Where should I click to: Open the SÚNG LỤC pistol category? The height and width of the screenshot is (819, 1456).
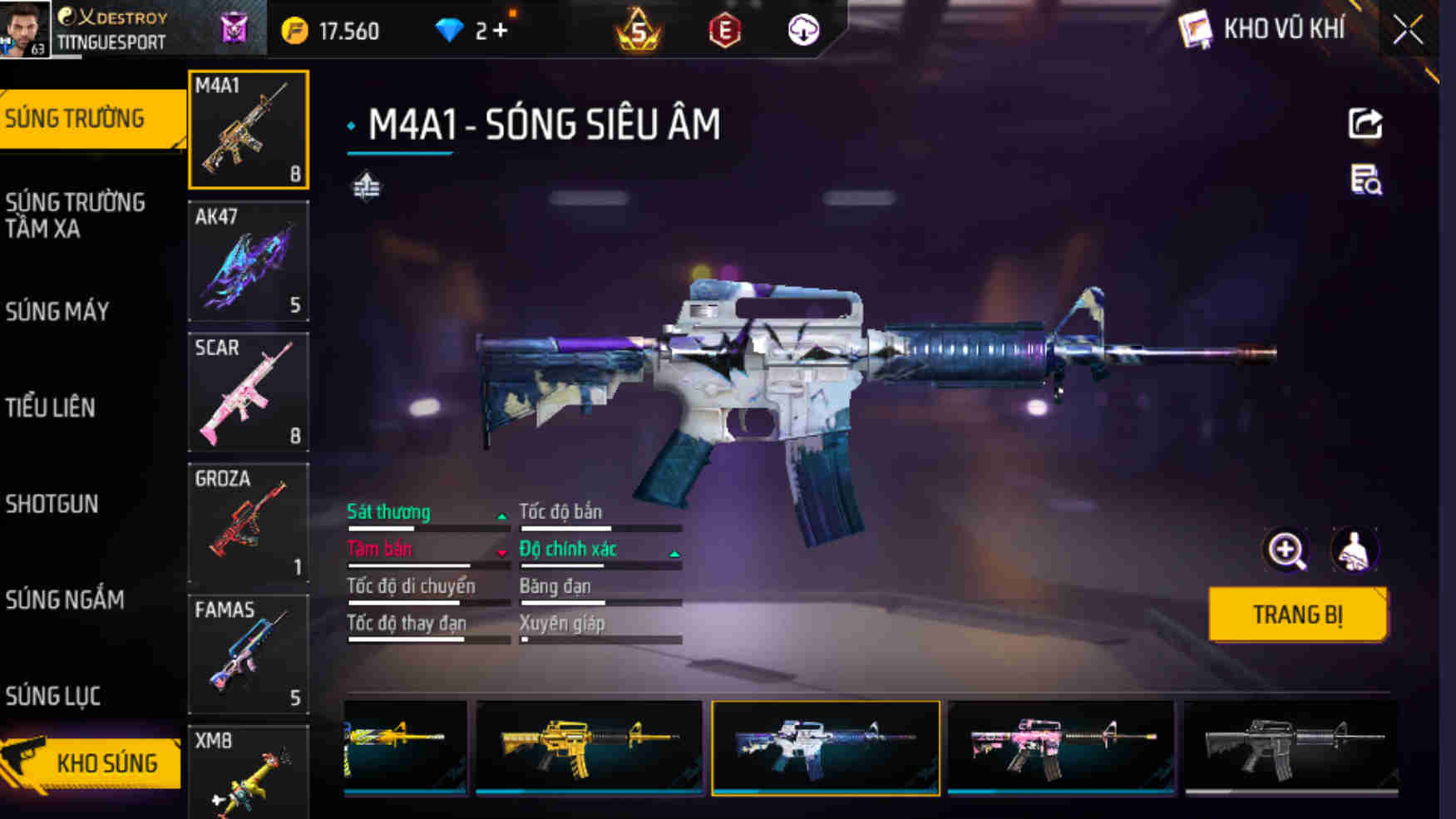(x=53, y=696)
